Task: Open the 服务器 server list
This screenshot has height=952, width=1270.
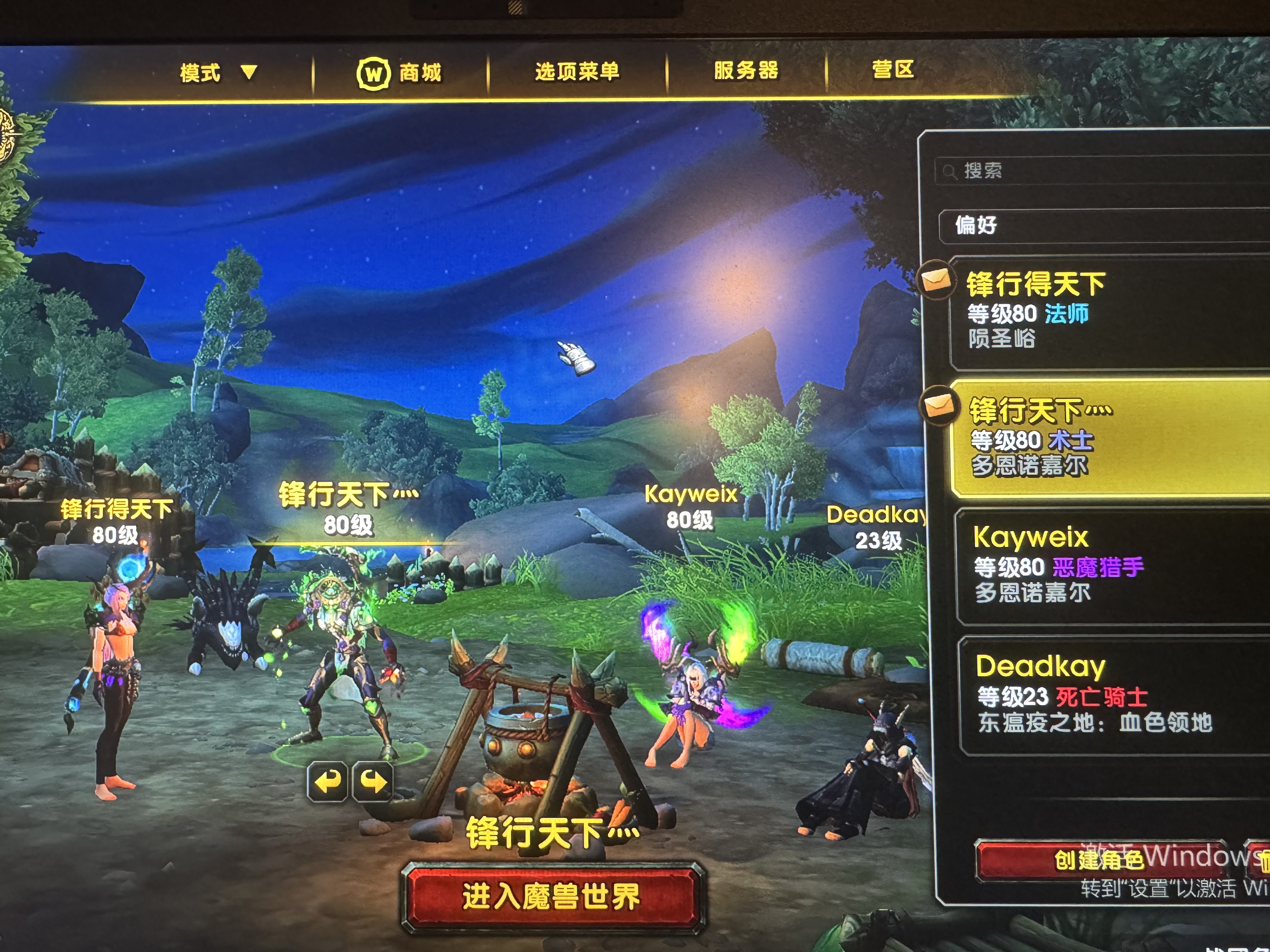Action: [745, 71]
